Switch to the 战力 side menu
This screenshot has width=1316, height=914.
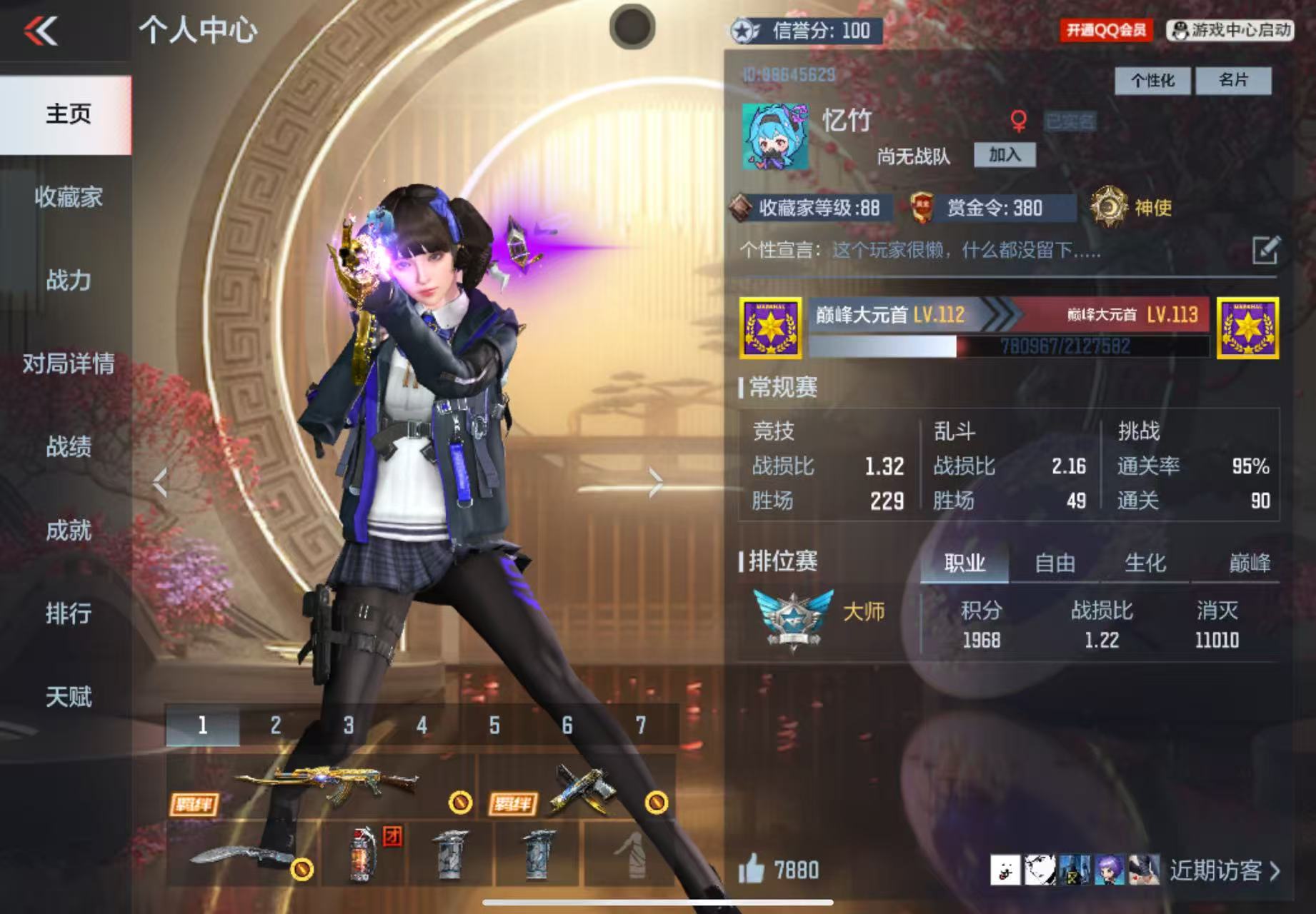click(68, 280)
